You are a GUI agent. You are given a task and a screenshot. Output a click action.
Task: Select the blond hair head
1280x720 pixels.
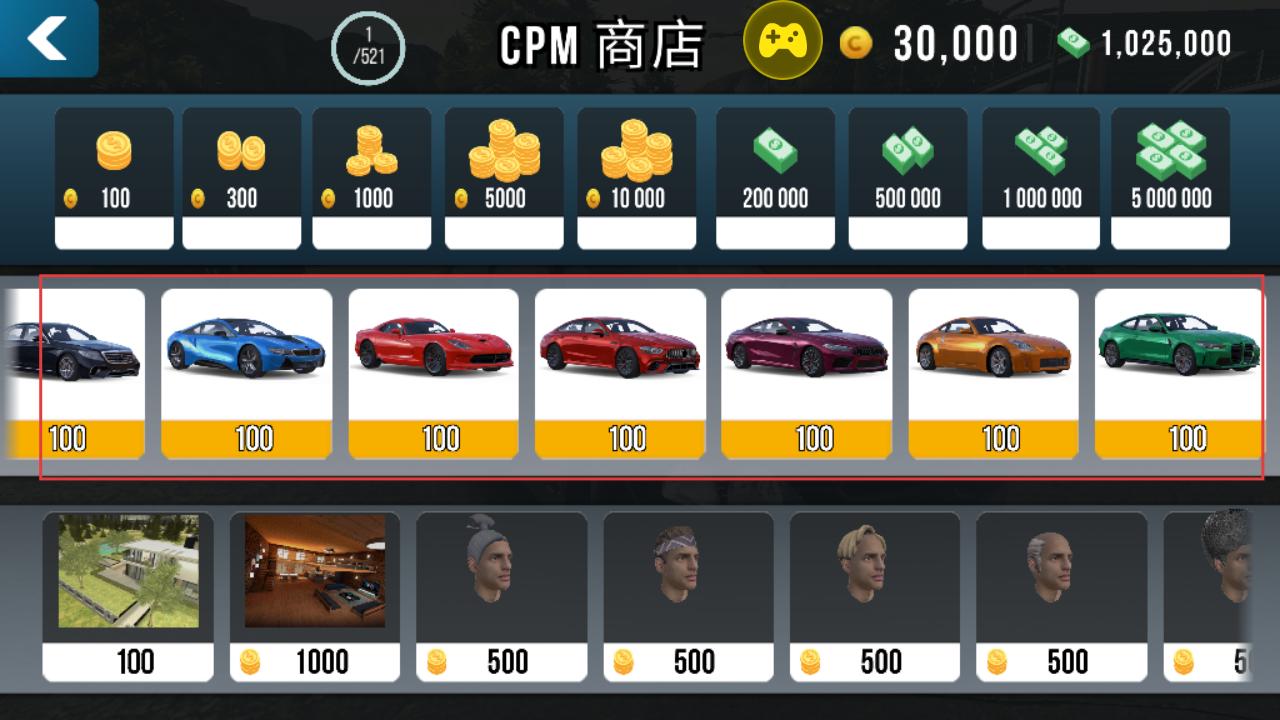(x=875, y=596)
